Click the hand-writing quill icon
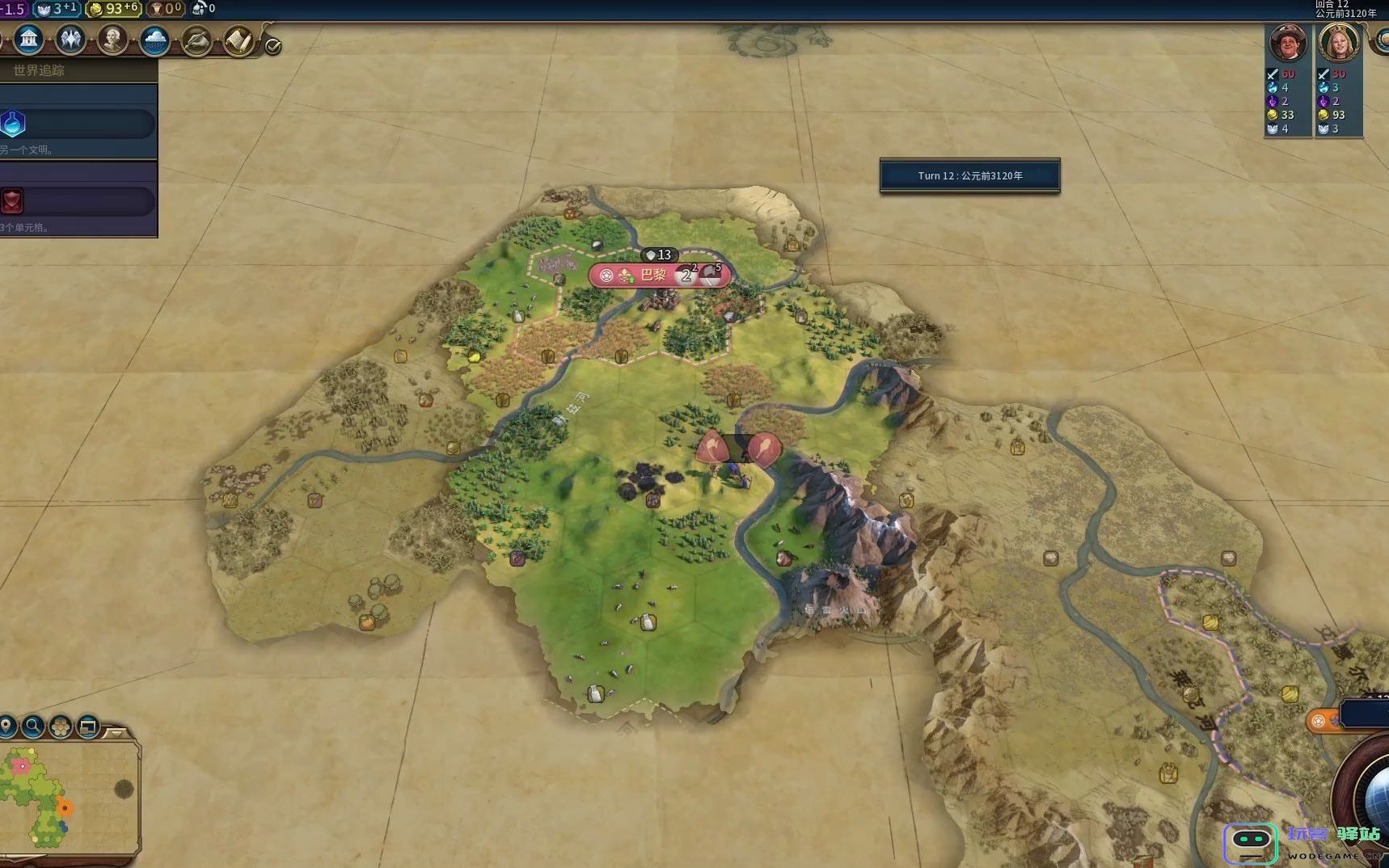Image resolution: width=1389 pixels, height=868 pixels. click(196, 40)
